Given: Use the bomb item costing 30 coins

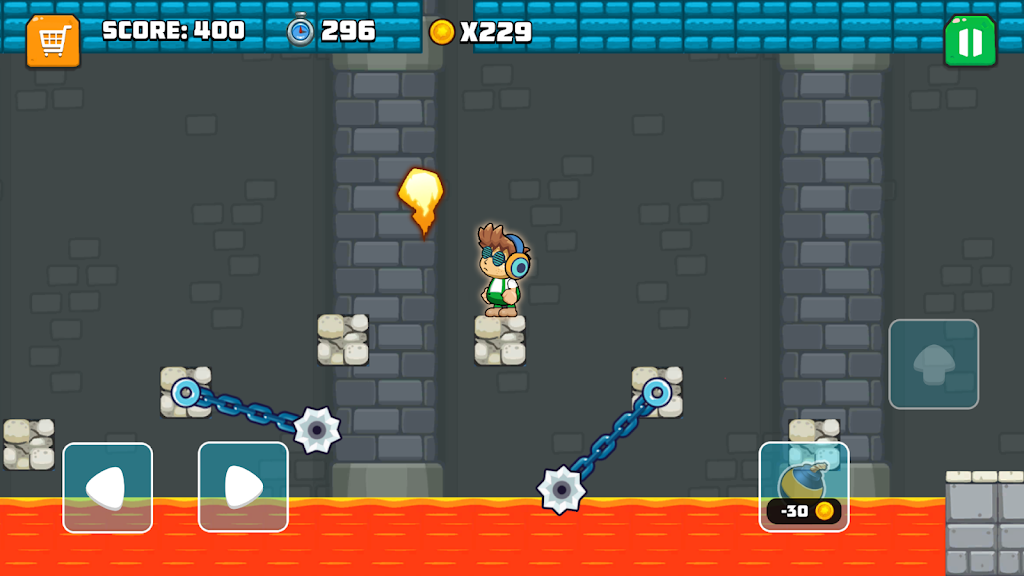Looking at the screenshot, I should (x=804, y=486).
